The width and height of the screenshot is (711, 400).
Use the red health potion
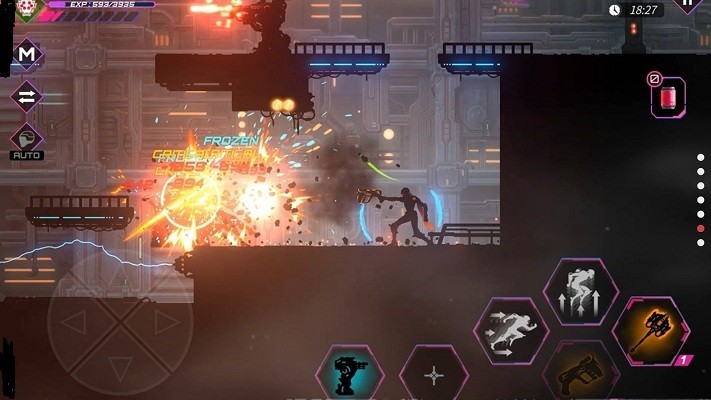point(668,98)
